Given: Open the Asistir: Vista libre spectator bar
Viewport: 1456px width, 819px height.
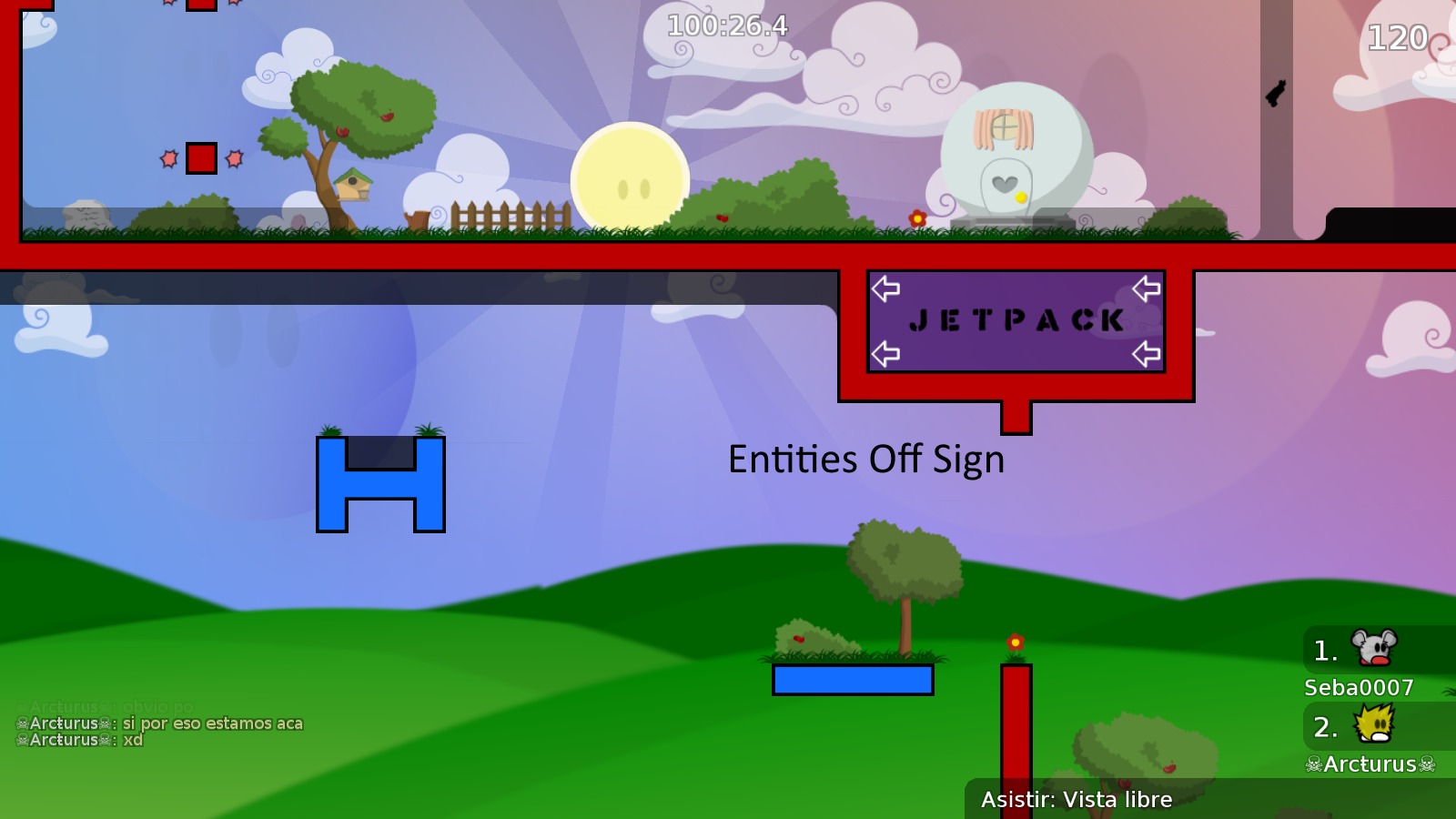Looking at the screenshot, I should [x=1077, y=800].
